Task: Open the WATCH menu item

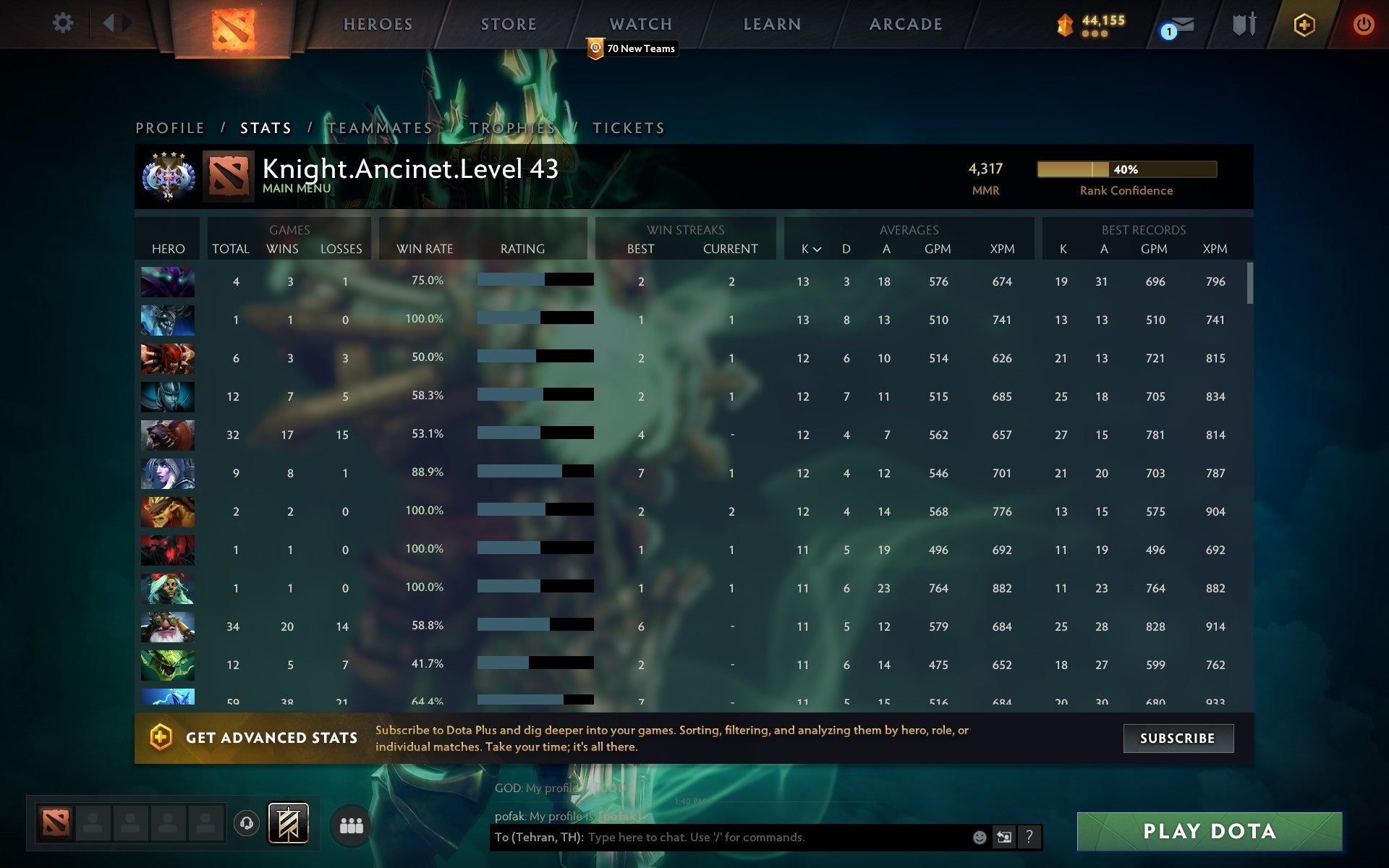Action: (x=640, y=24)
